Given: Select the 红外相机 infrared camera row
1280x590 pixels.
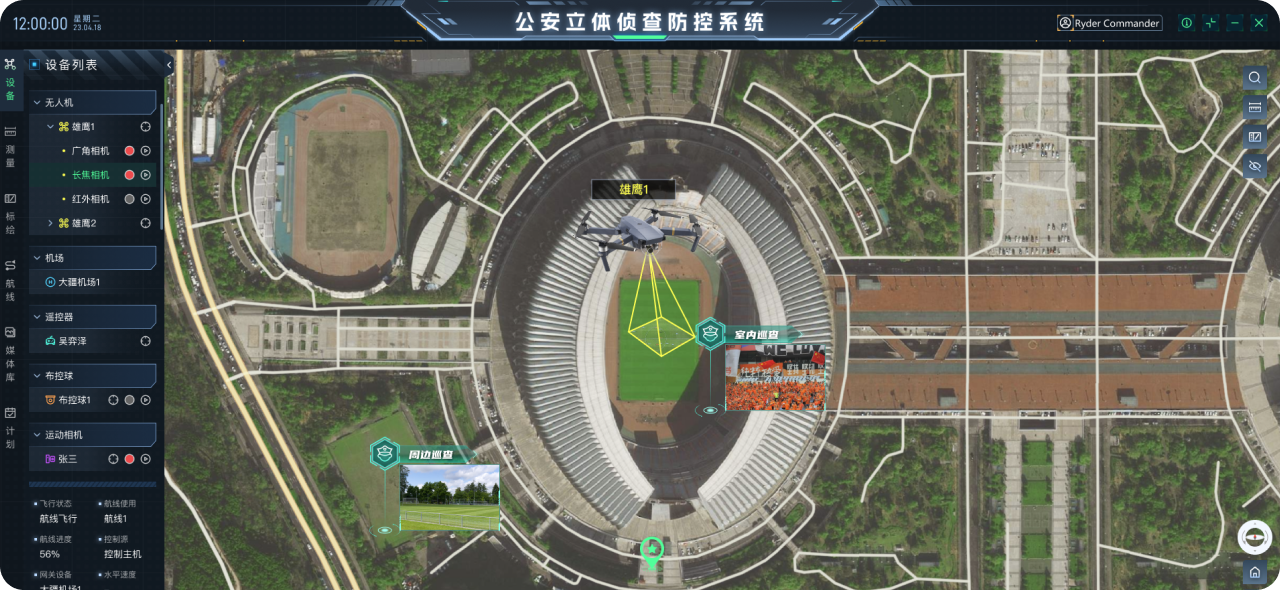Looking at the screenshot, I should pyautogui.click(x=91, y=199).
